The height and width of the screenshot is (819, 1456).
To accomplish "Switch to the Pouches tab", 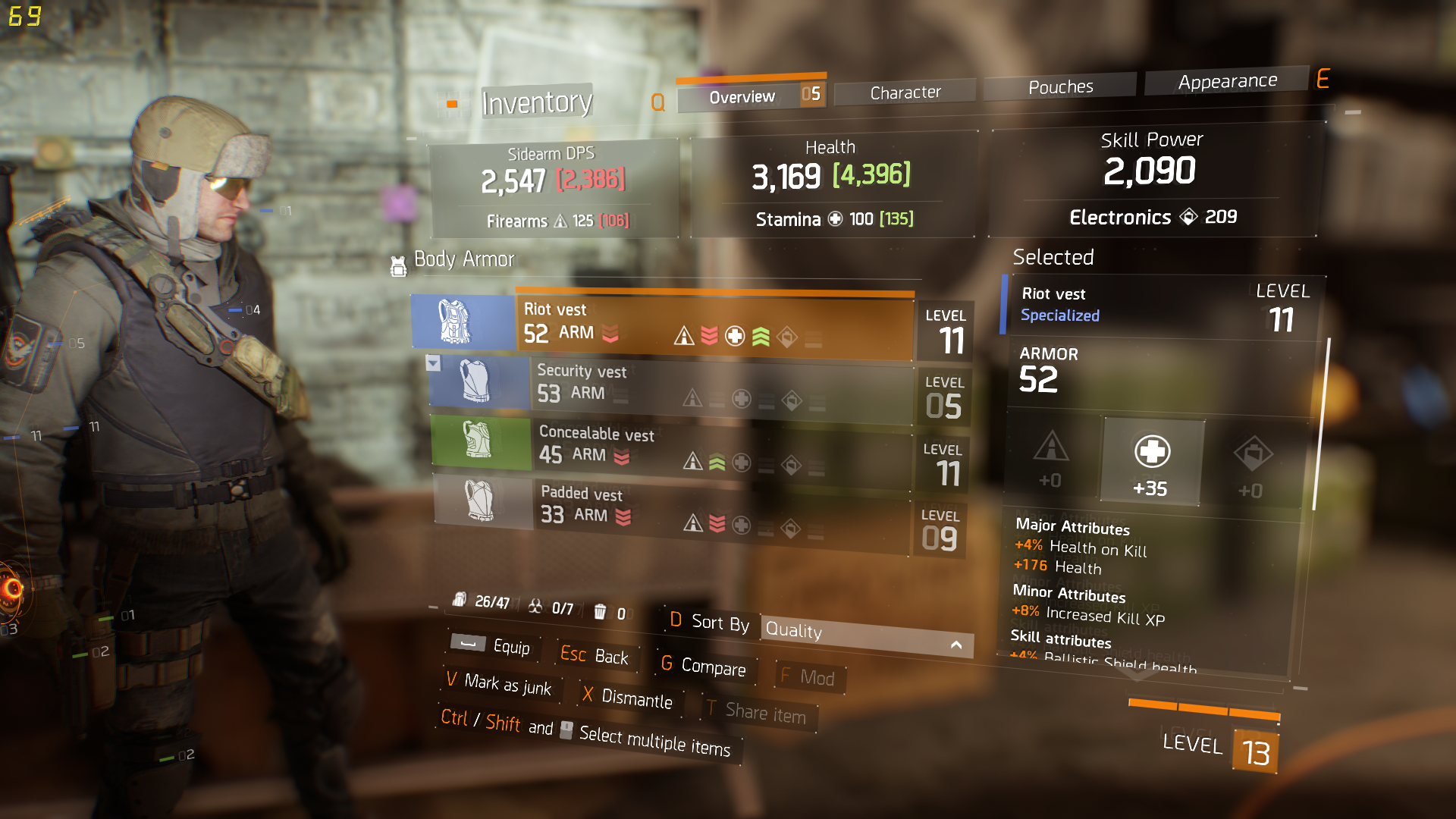I will click(1060, 87).
